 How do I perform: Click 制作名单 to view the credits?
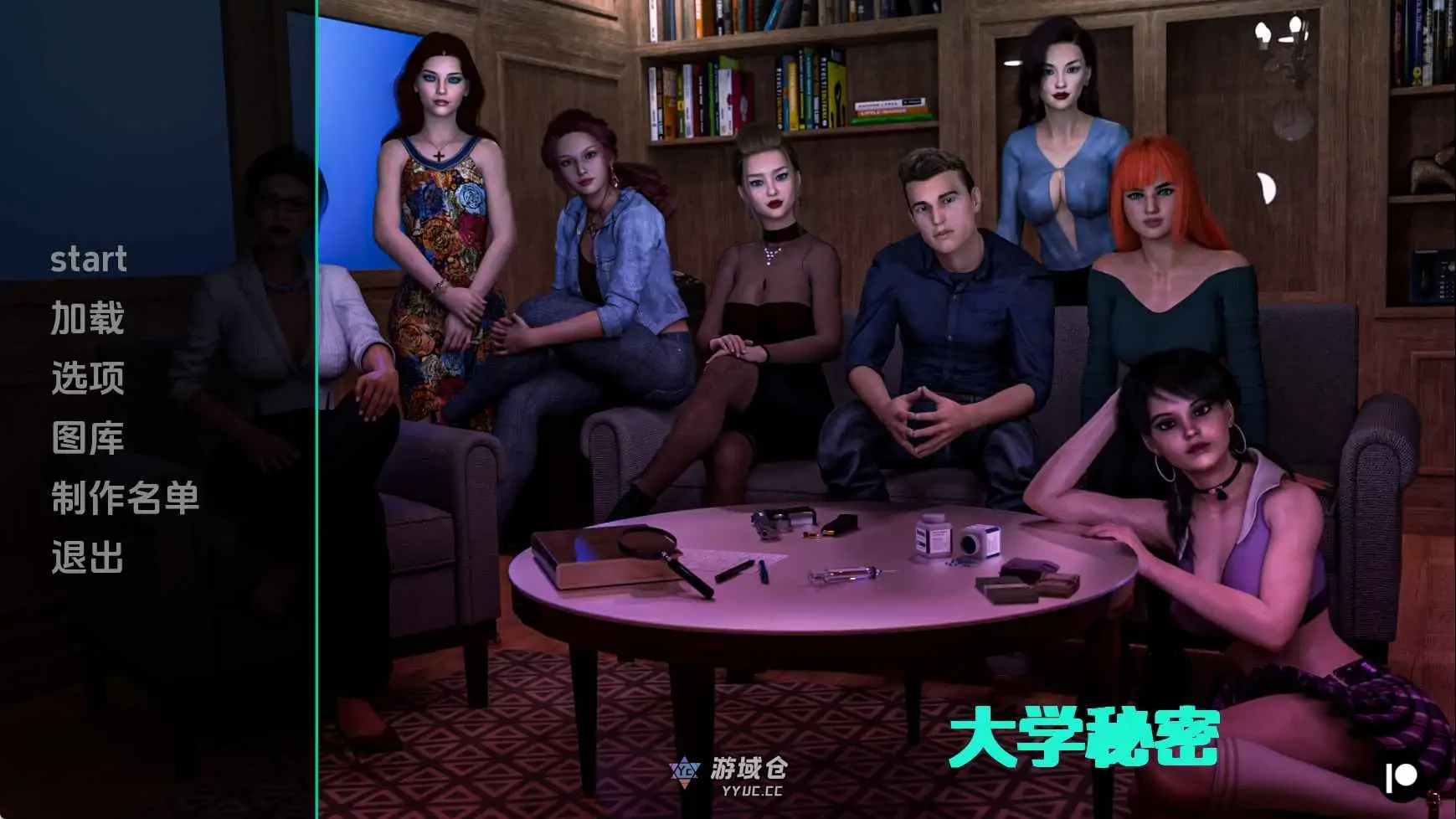pyautogui.click(x=124, y=501)
